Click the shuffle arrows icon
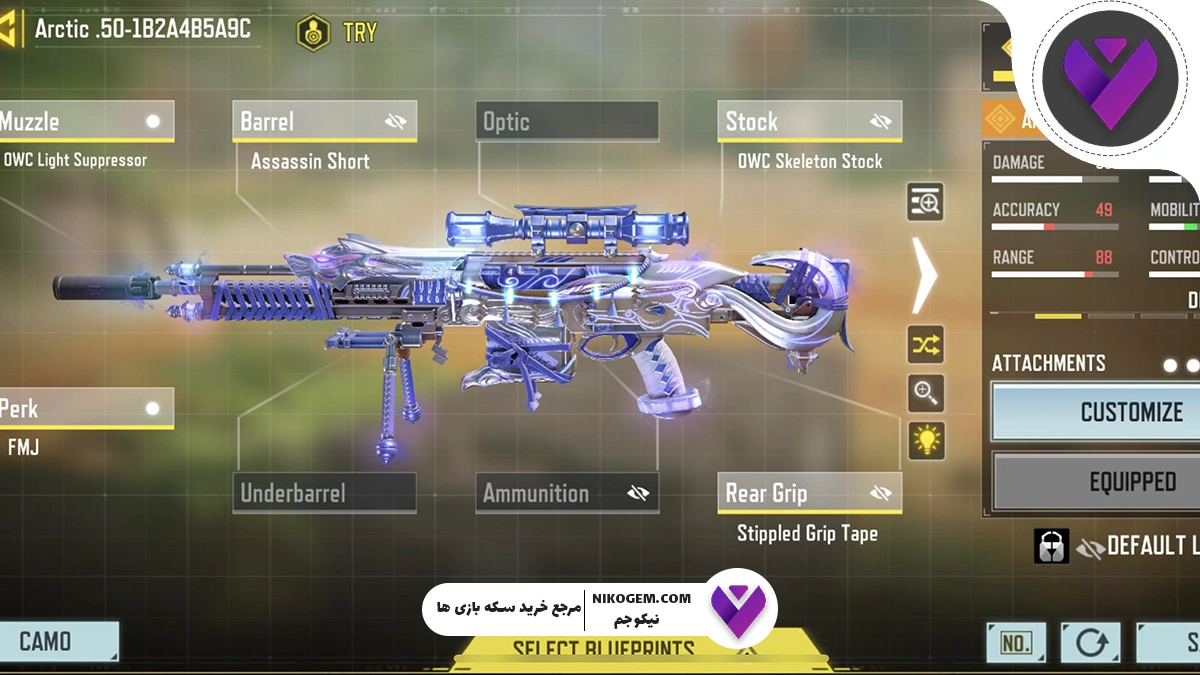The width and height of the screenshot is (1200, 675). tap(926, 346)
